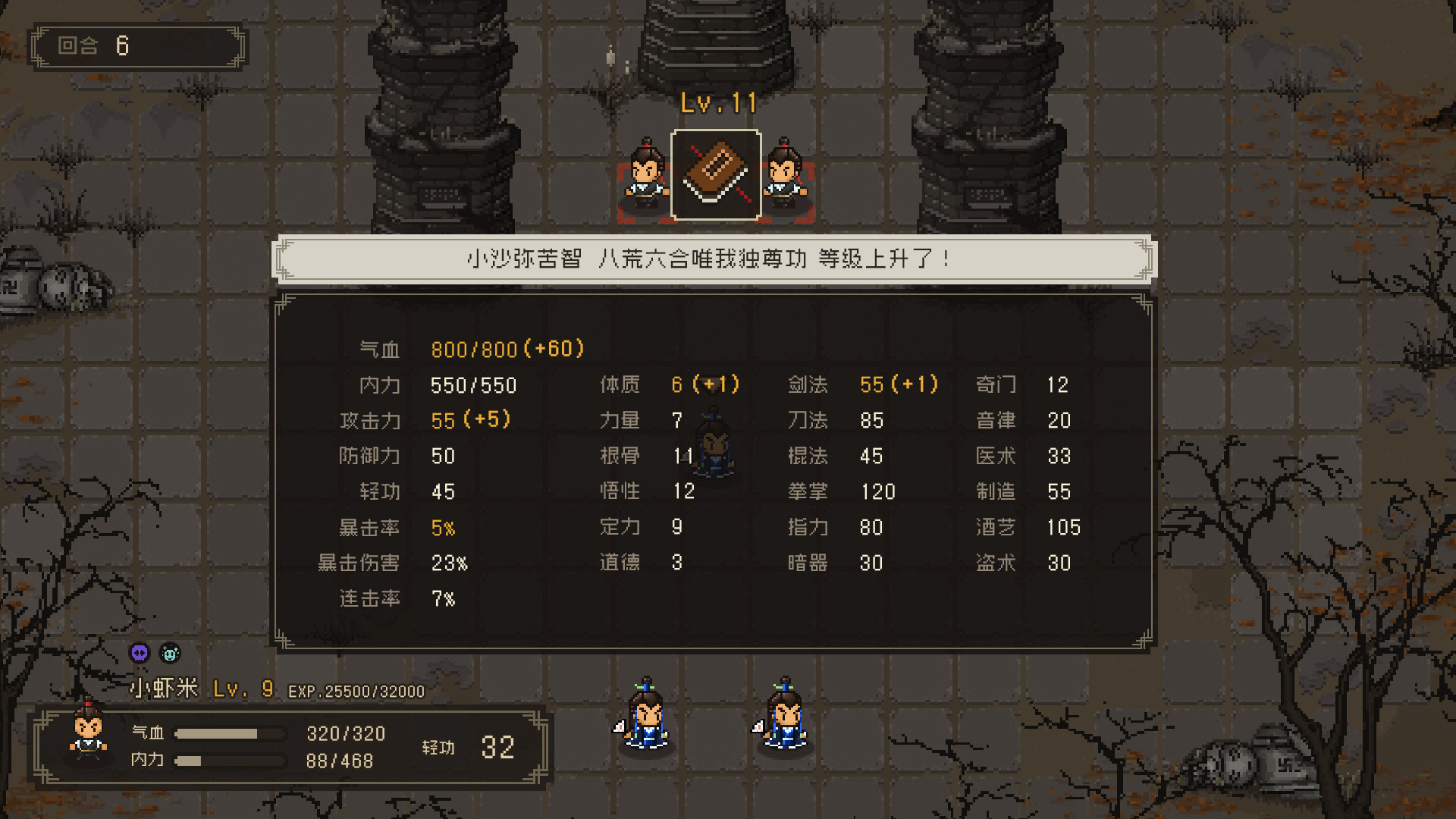1456x819 pixels.
Task: Expand the 气血 800/800 (+60) stat row
Action: tap(470, 349)
